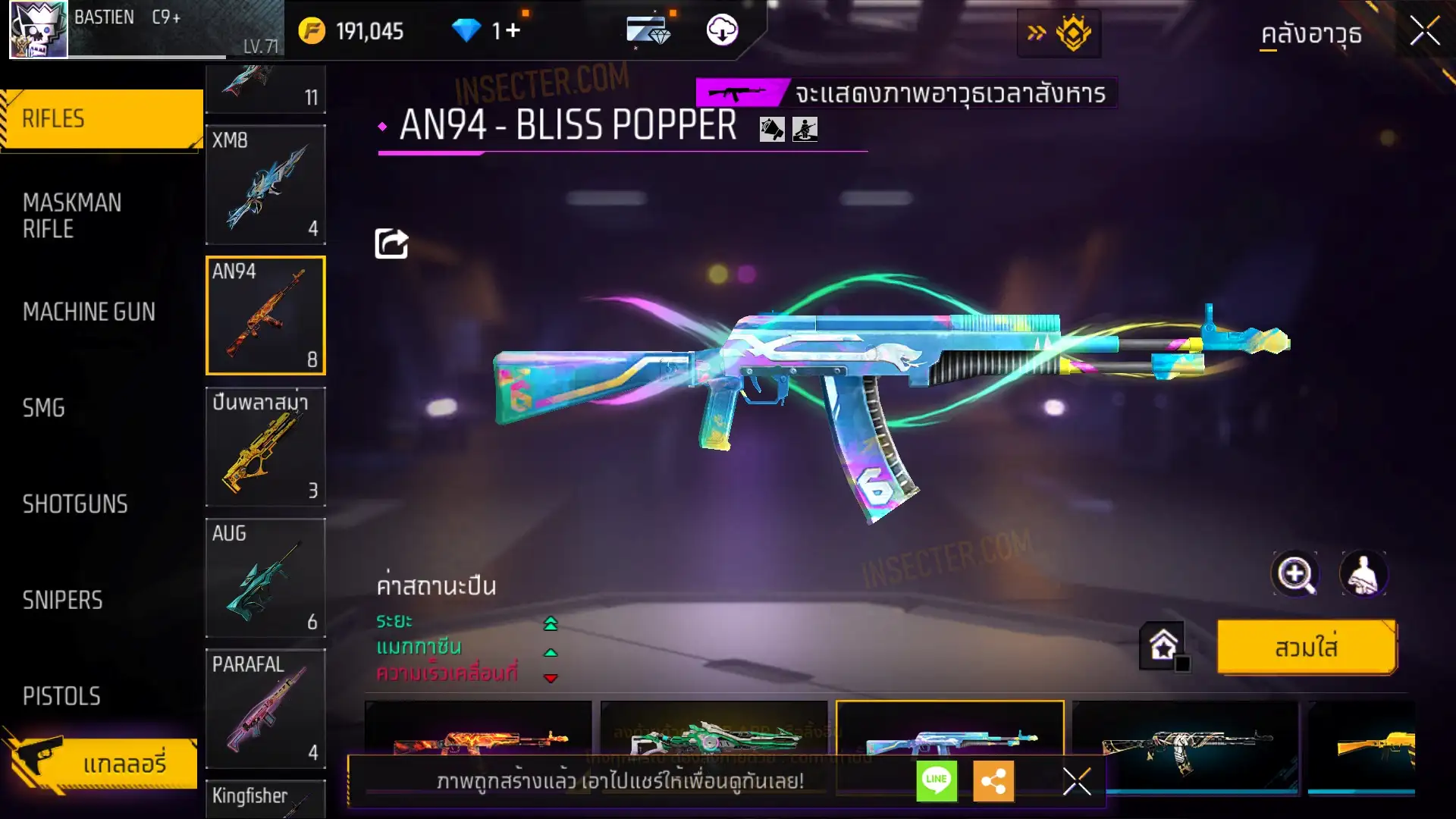Open the PISTOLS category

[x=61, y=696]
